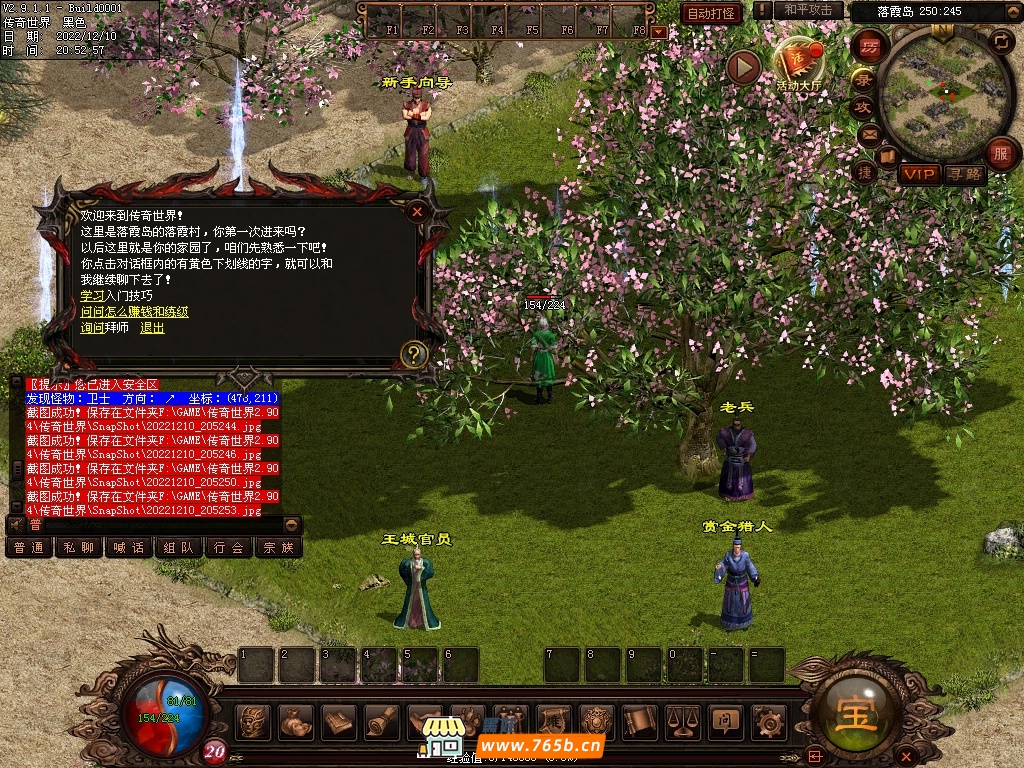Switch the 和平攻击 attack mode
The width and height of the screenshot is (1024, 768).
[x=808, y=10]
